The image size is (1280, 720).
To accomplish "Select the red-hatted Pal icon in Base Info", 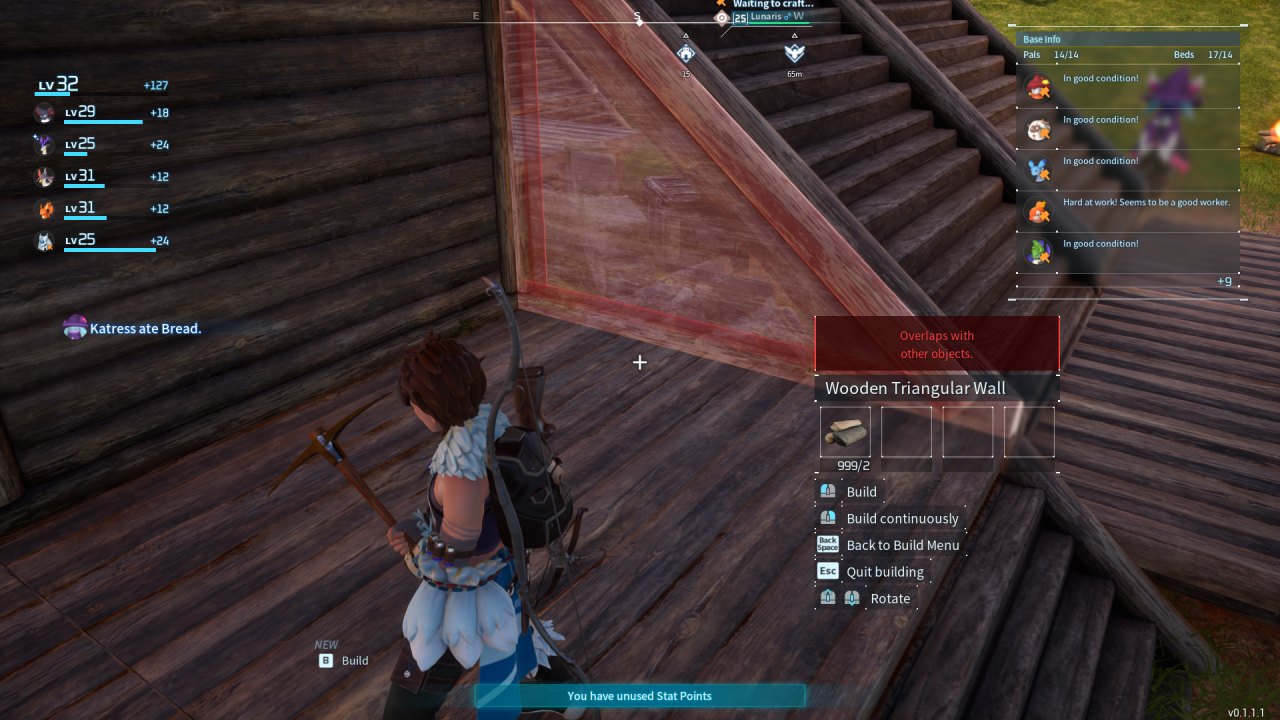I will [1037, 87].
